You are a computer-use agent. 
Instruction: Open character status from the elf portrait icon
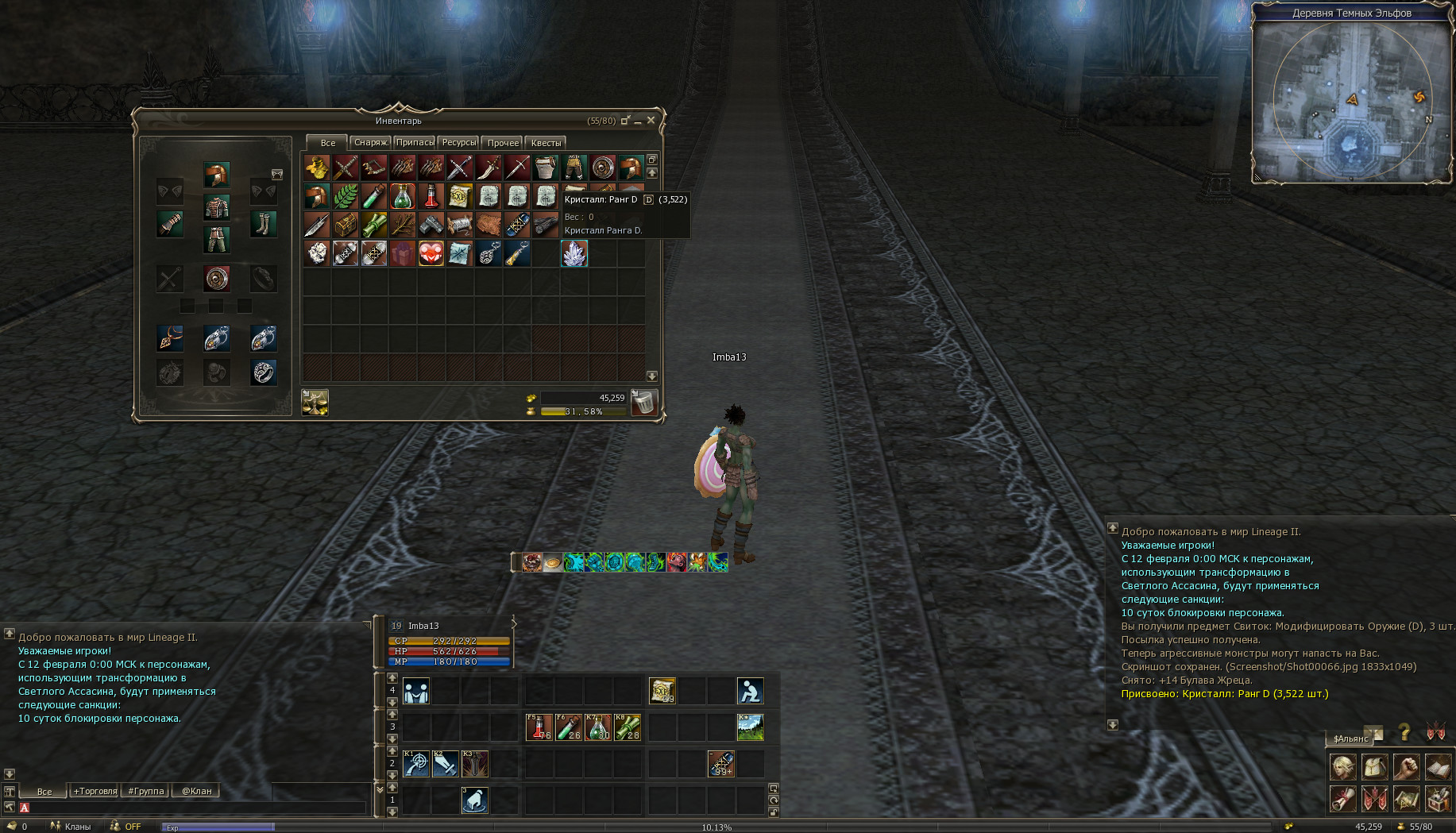coord(1343,767)
